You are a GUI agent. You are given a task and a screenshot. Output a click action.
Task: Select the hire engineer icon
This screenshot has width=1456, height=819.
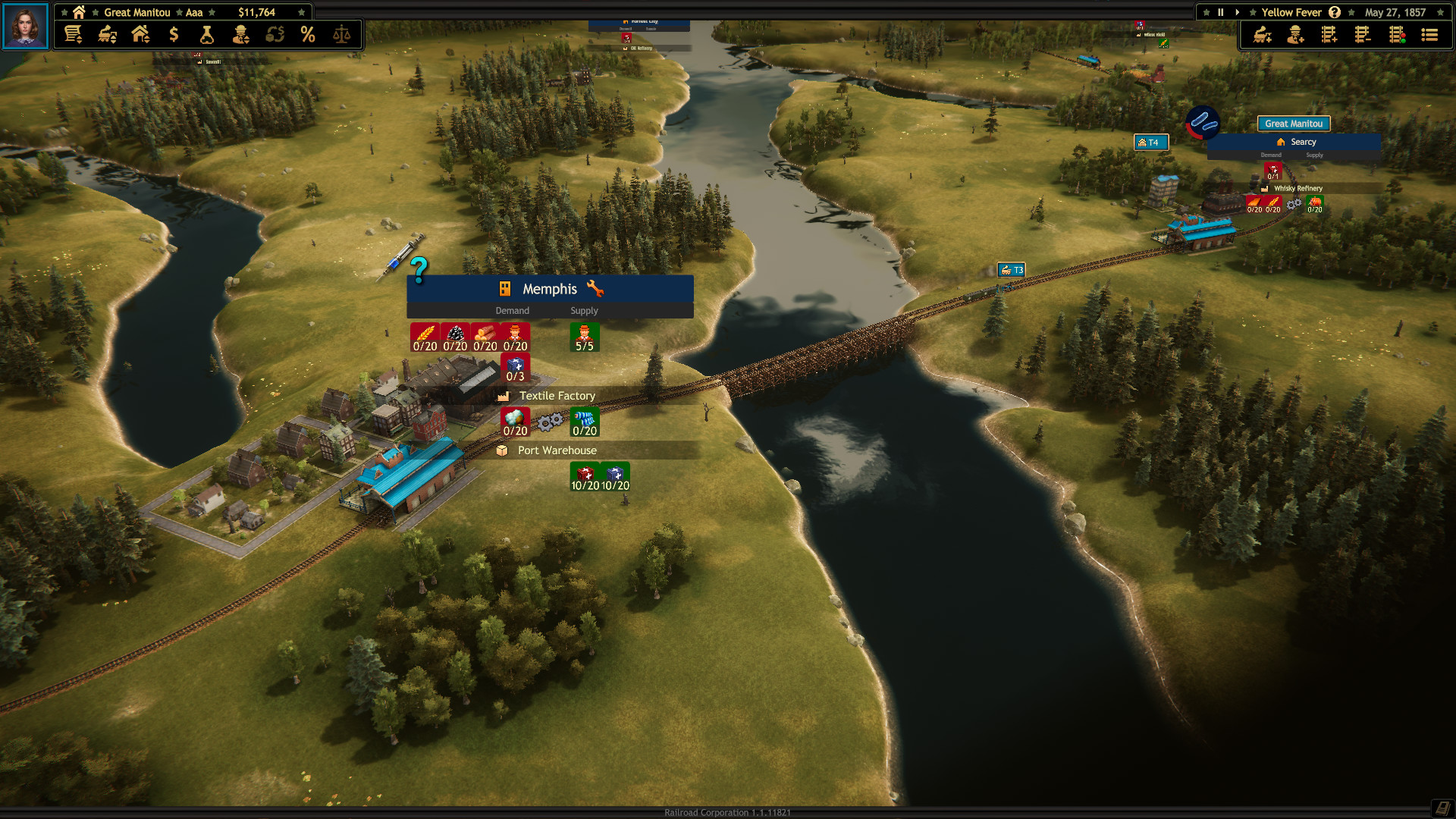tap(1294, 34)
